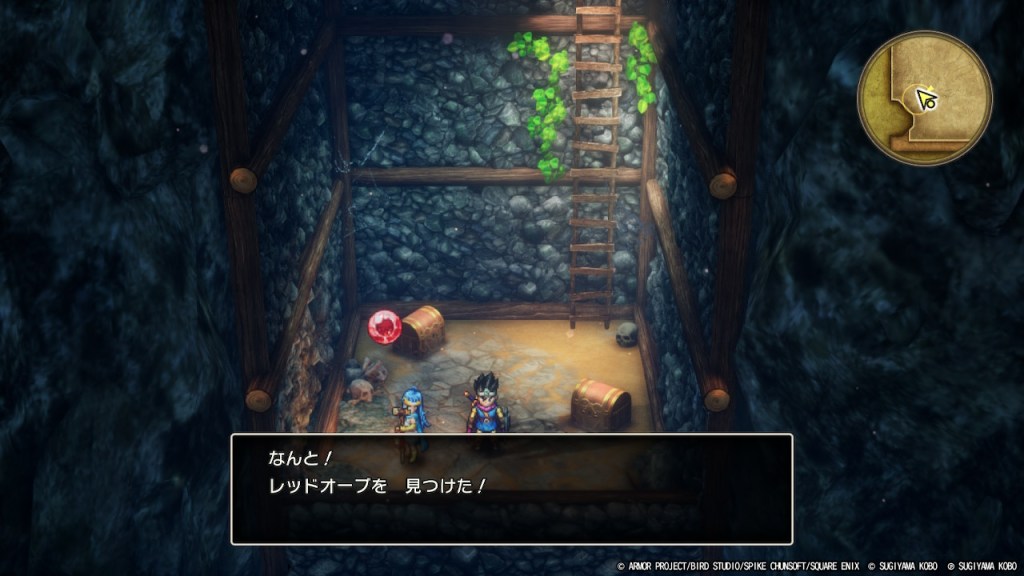This screenshot has height=576, width=1024.
Task: Click the circular minimap
Action: [924, 98]
